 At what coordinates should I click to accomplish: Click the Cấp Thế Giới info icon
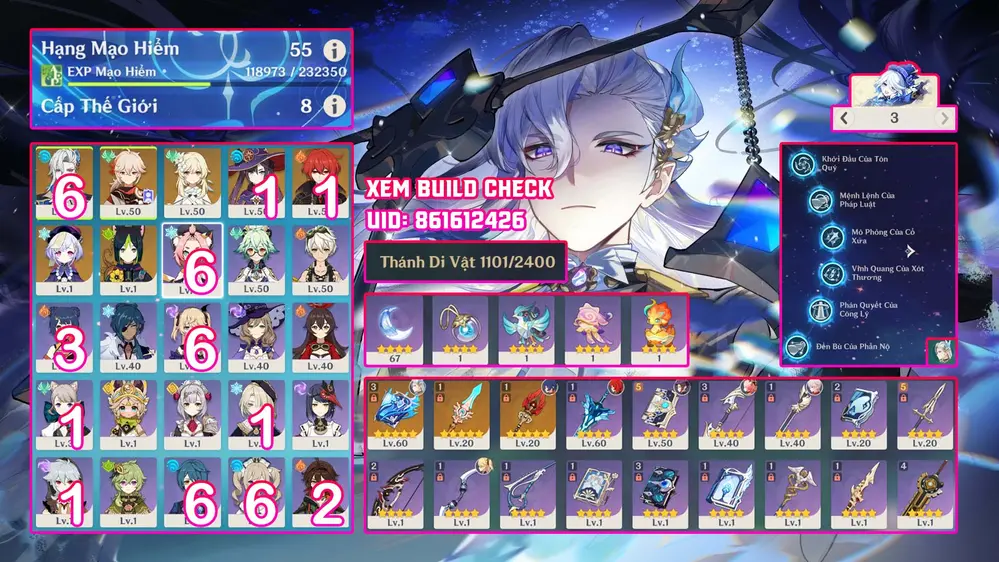coord(335,105)
